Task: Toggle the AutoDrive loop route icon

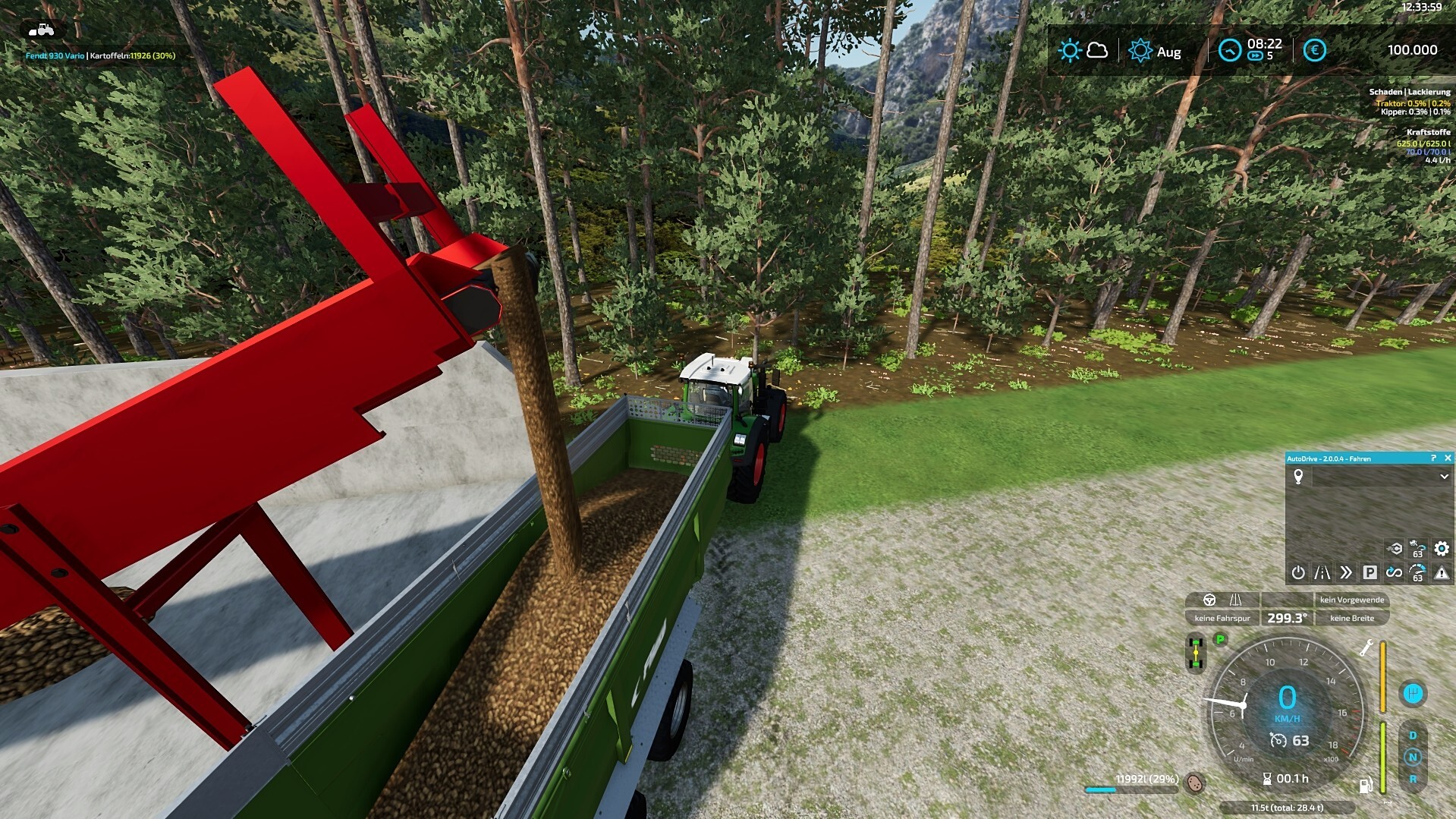Action: pyautogui.click(x=1394, y=572)
